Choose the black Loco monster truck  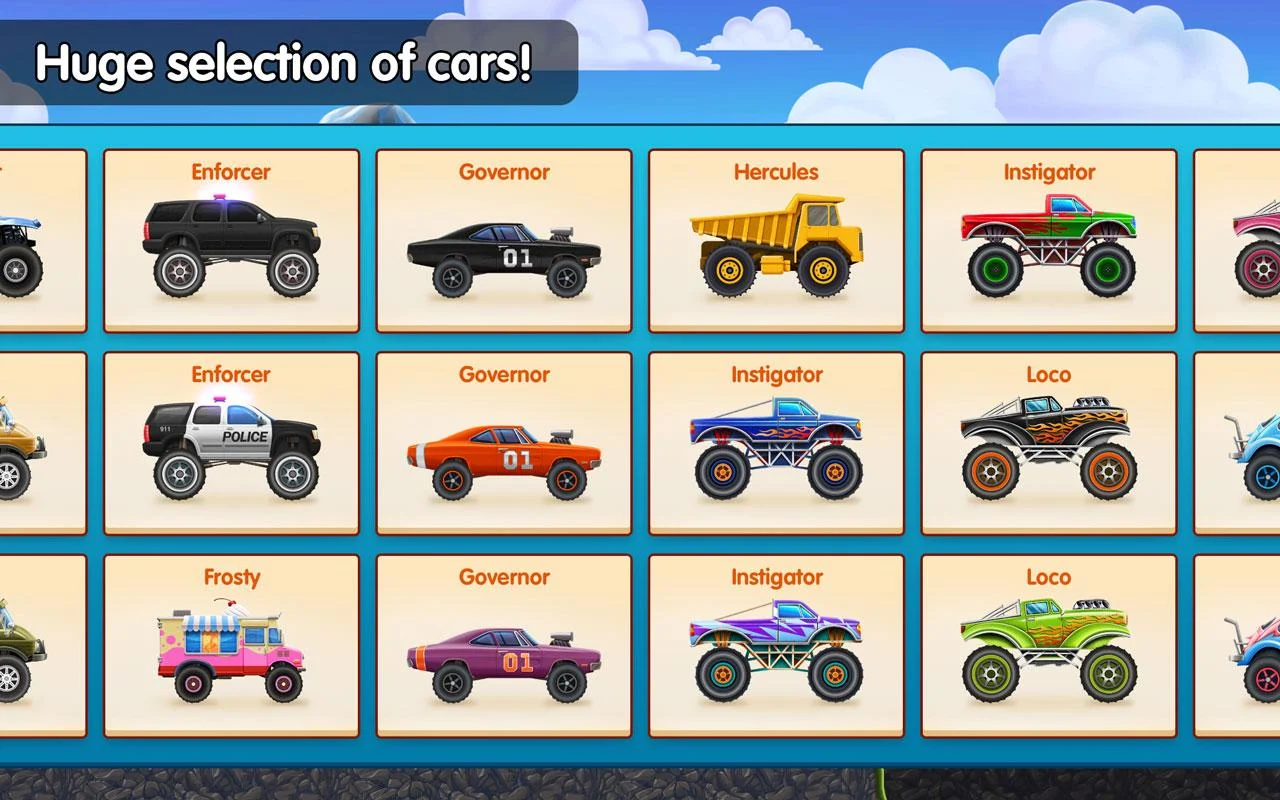(1048, 444)
